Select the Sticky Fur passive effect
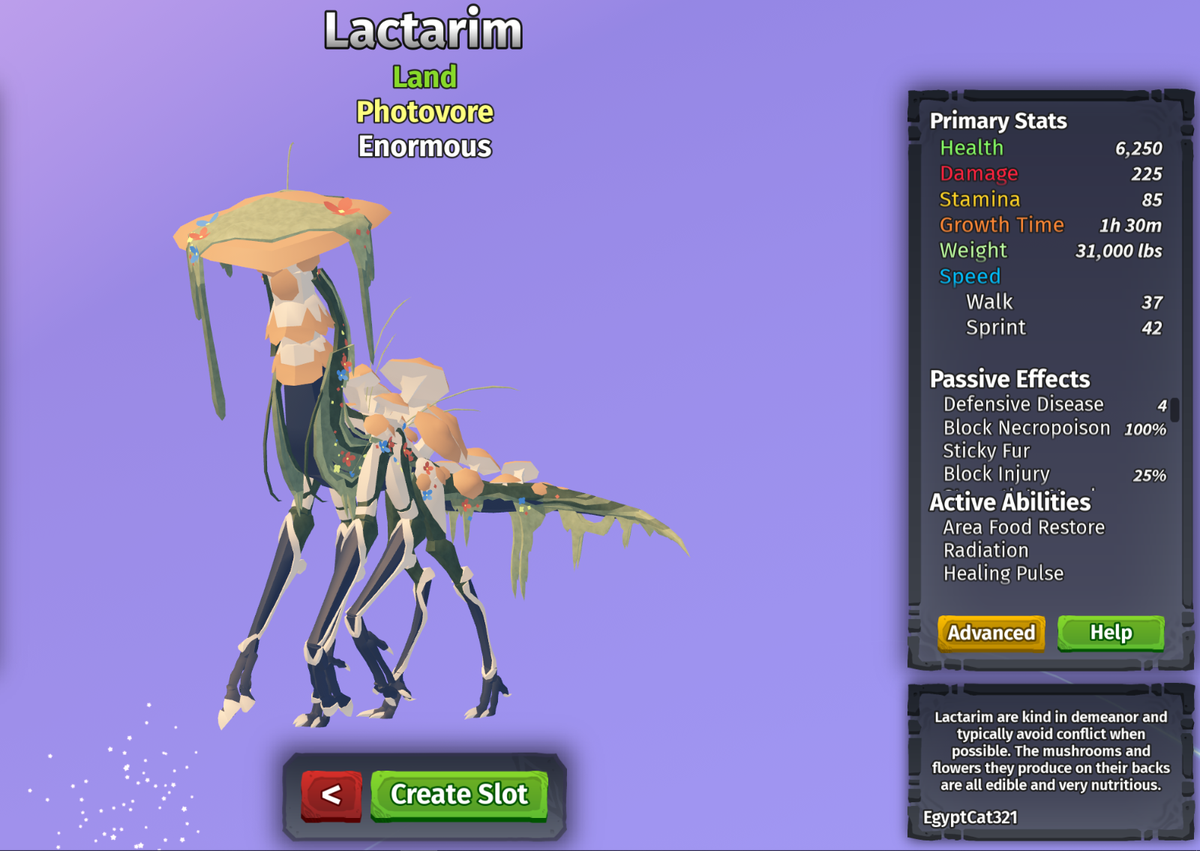The width and height of the screenshot is (1200, 851). coord(986,451)
